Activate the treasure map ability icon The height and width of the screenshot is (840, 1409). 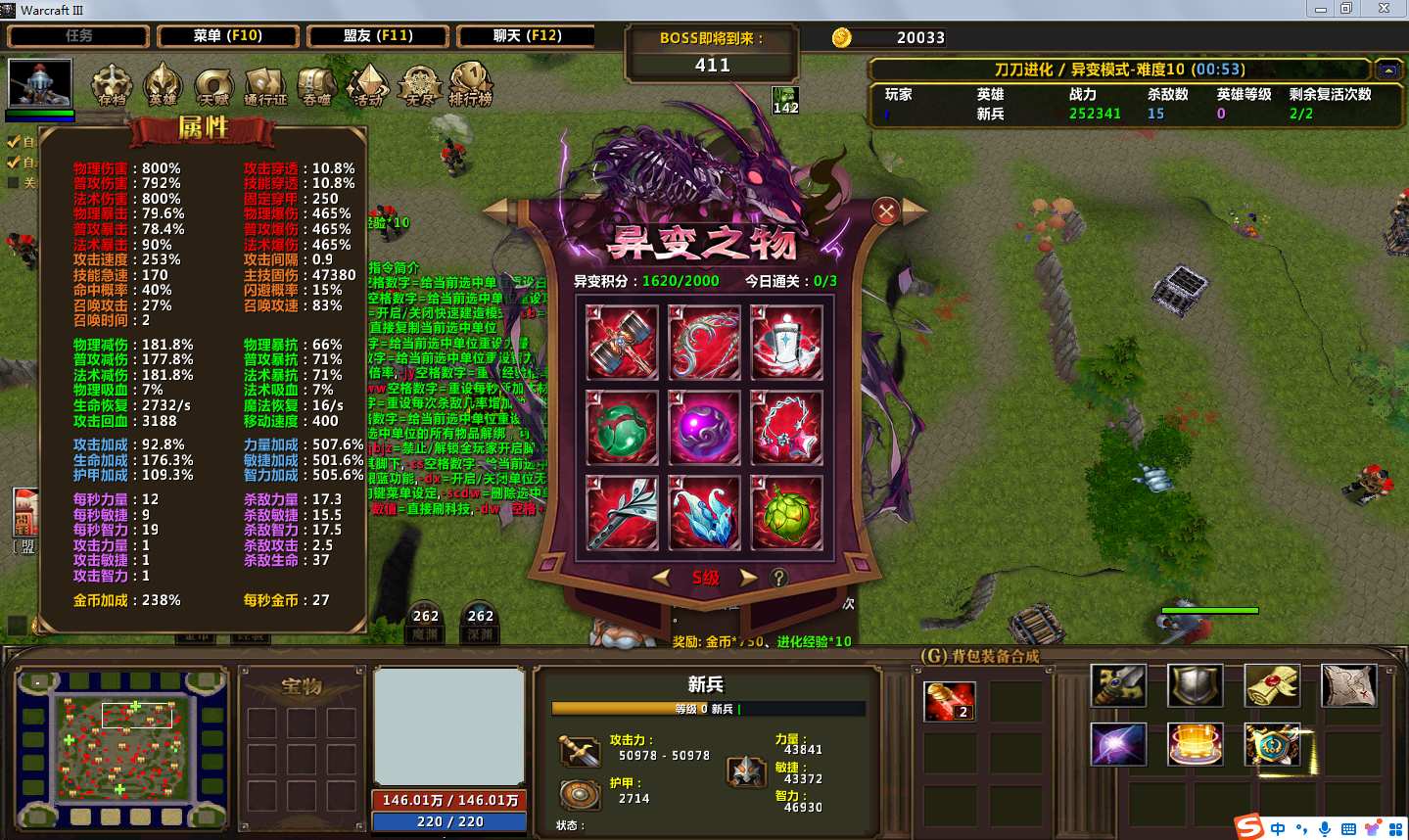pyautogui.click(x=1348, y=685)
